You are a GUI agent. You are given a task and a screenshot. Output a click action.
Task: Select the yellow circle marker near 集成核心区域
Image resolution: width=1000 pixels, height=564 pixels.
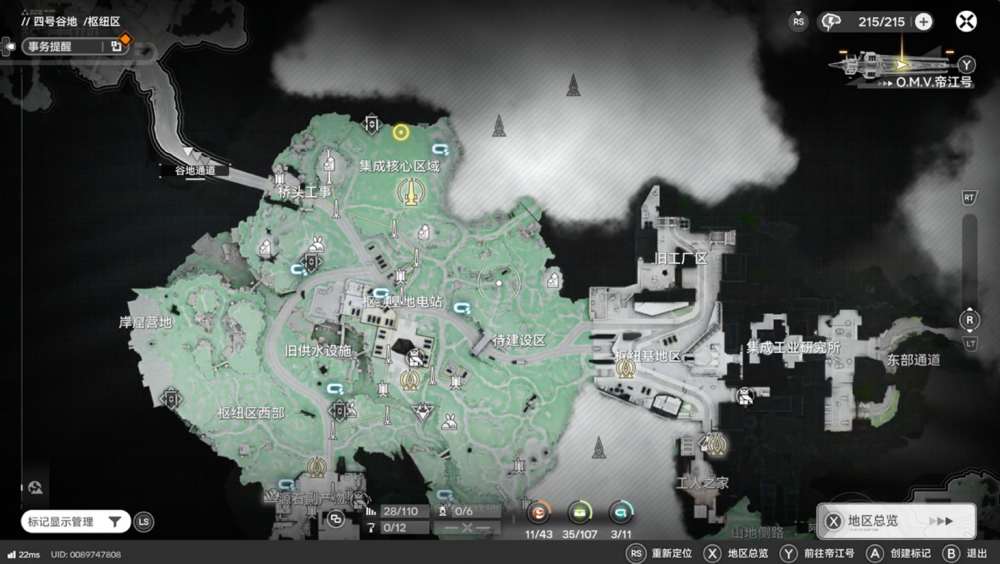click(x=401, y=132)
